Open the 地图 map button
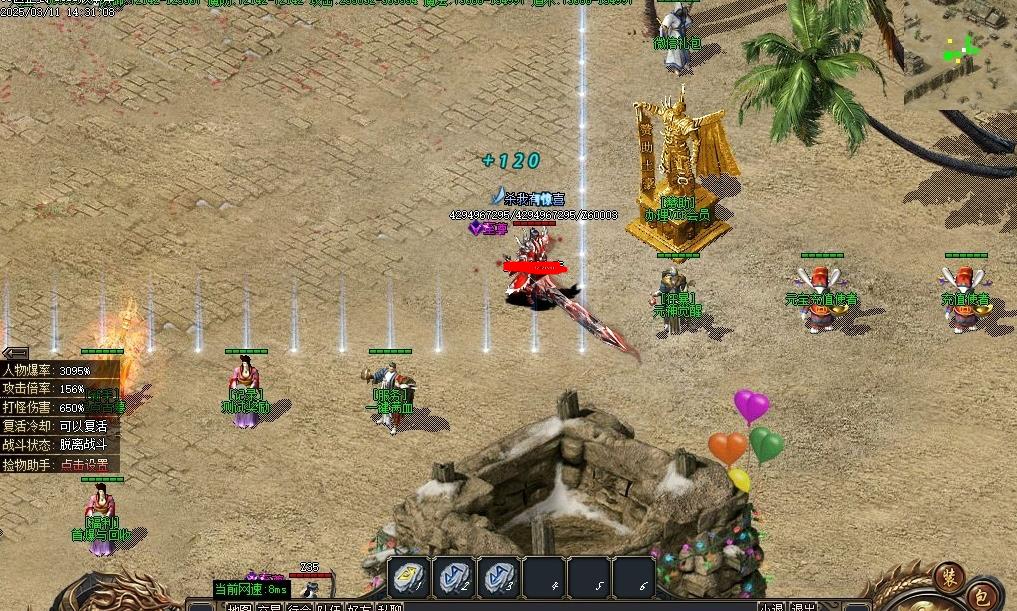 (239, 606)
